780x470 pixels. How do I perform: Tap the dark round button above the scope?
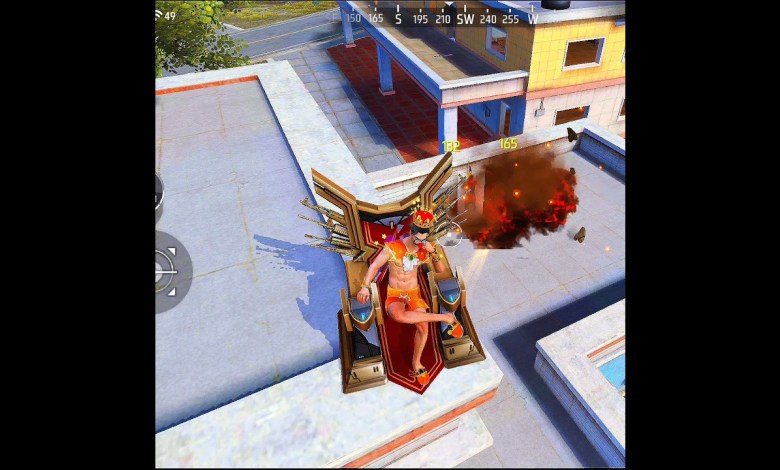[x=160, y=193]
